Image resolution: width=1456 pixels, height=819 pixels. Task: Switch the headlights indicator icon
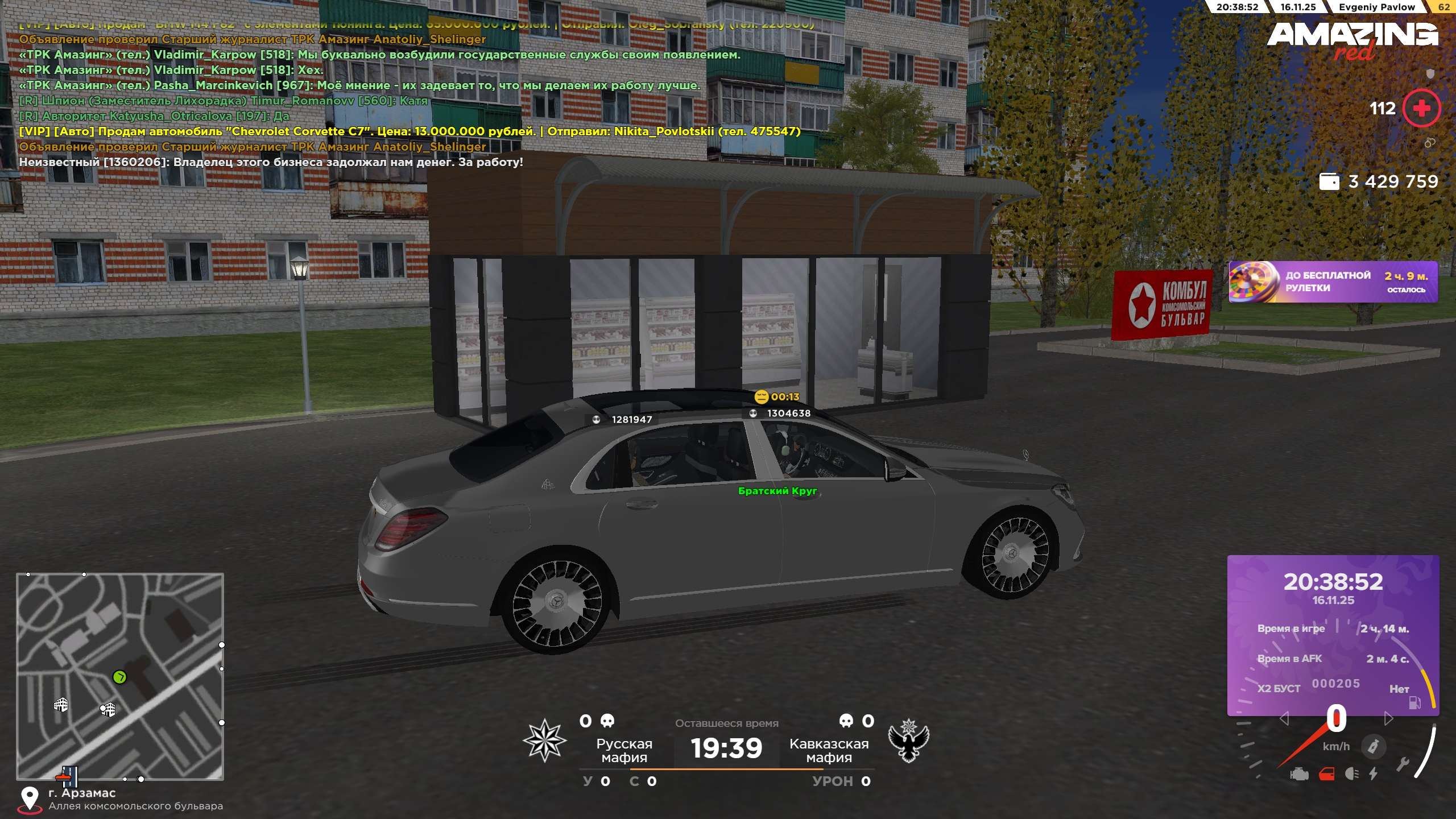point(1352,774)
